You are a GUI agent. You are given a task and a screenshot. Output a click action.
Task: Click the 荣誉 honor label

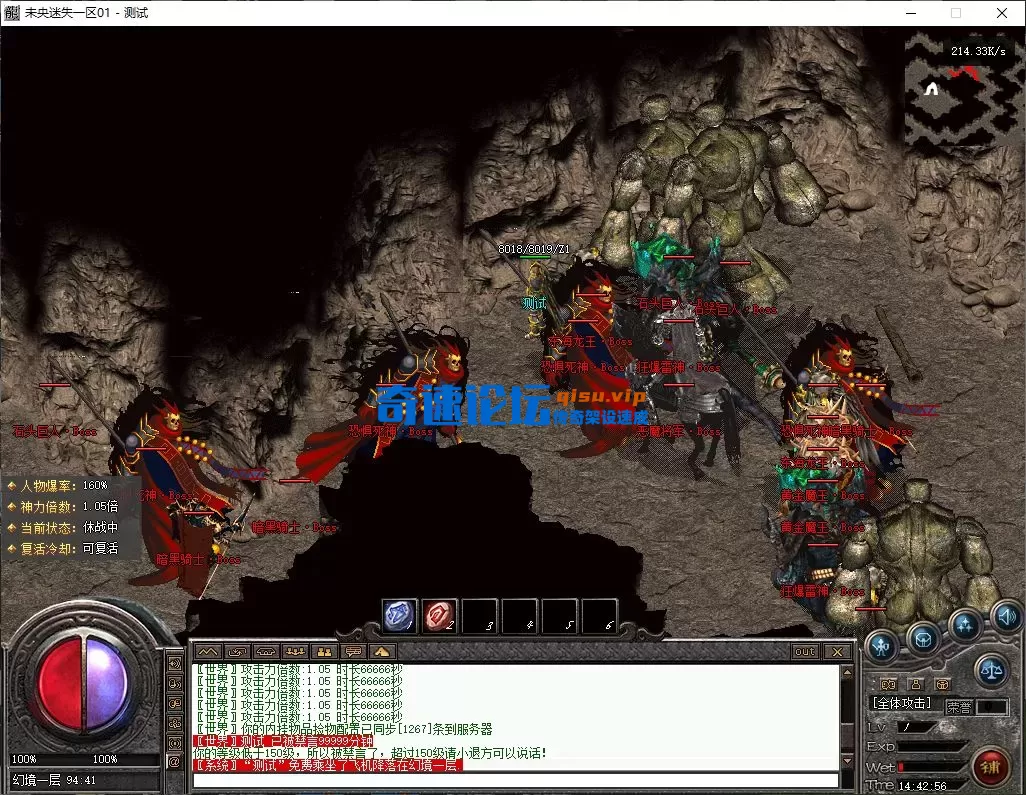click(958, 706)
